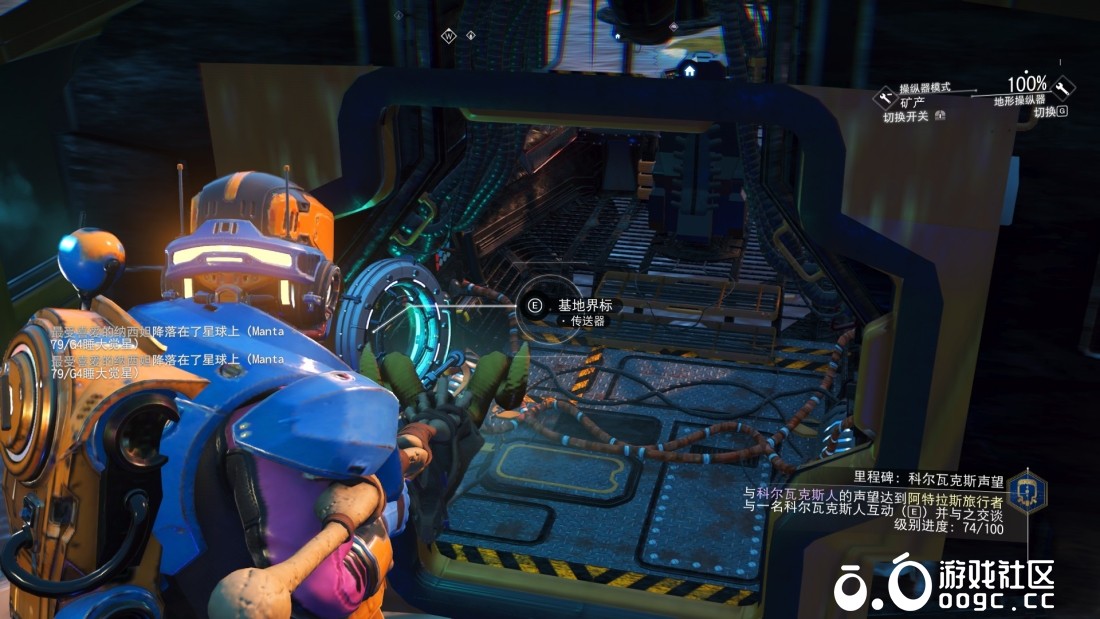Image resolution: width=1100 pixels, height=619 pixels.
Task: Click the Manta landing chat message
Action: point(167,337)
